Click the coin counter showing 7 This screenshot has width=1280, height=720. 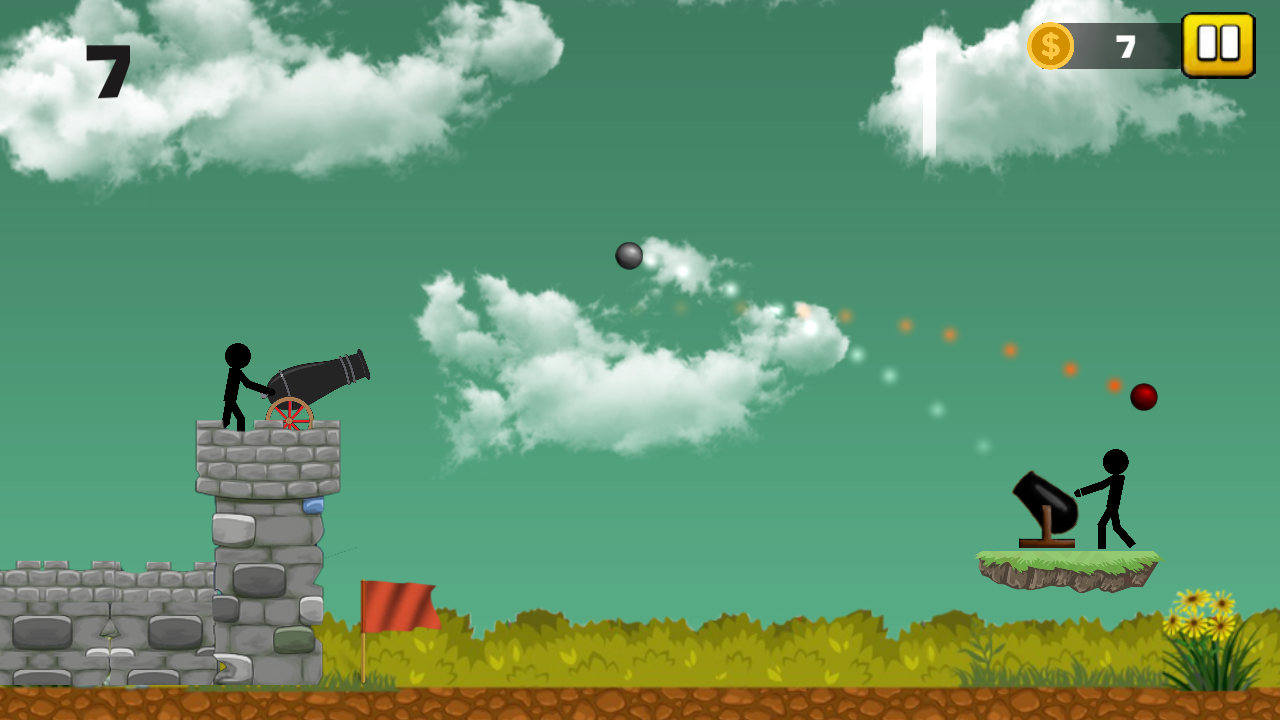click(x=1124, y=44)
